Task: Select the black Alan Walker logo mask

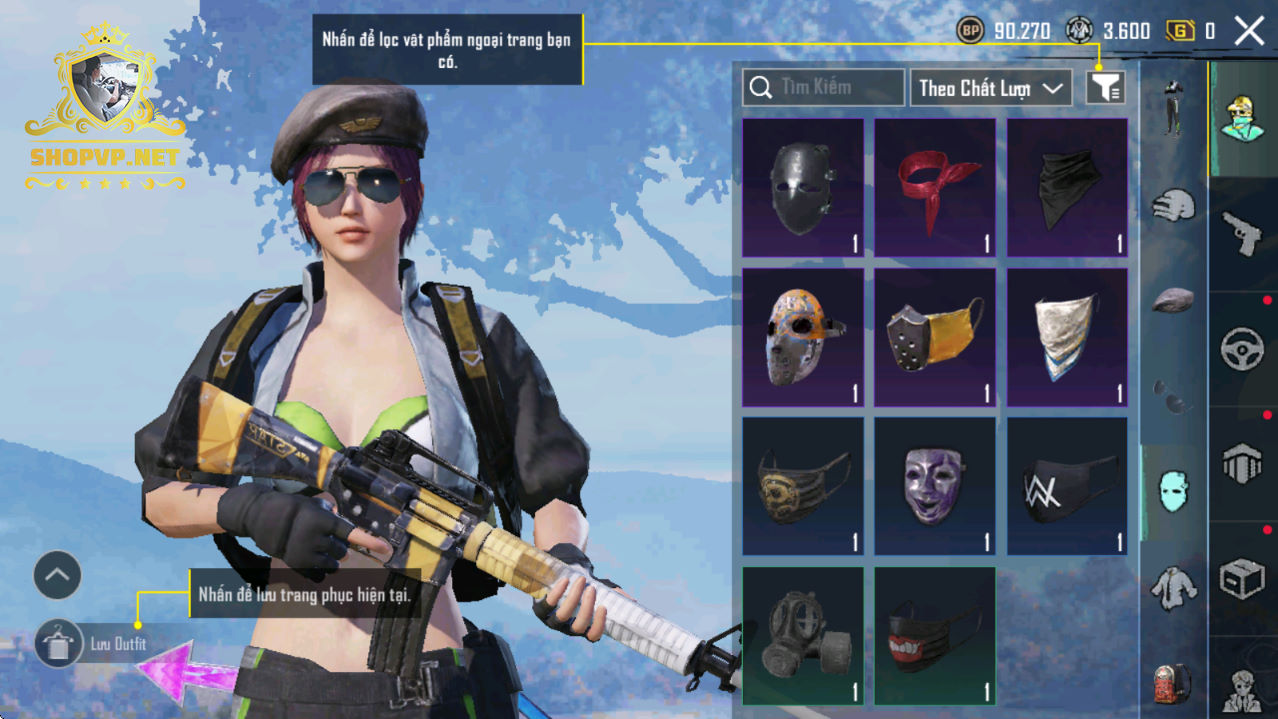Action: tap(1067, 486)
